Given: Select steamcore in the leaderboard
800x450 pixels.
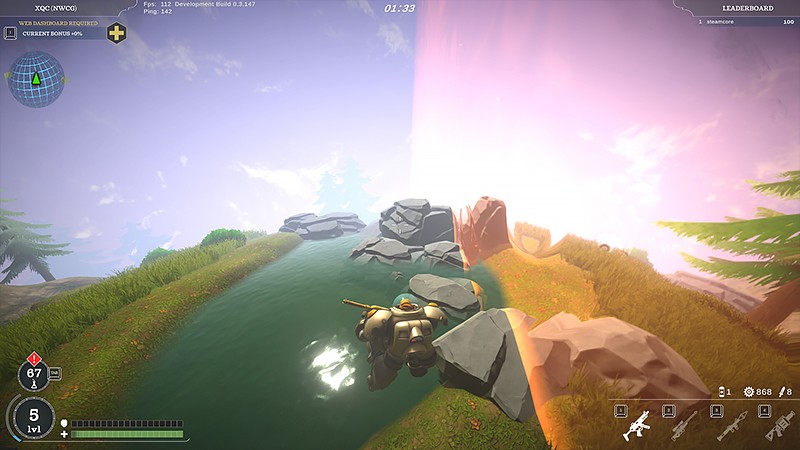Looking at the screenshot, I should [x=739, y=20].
